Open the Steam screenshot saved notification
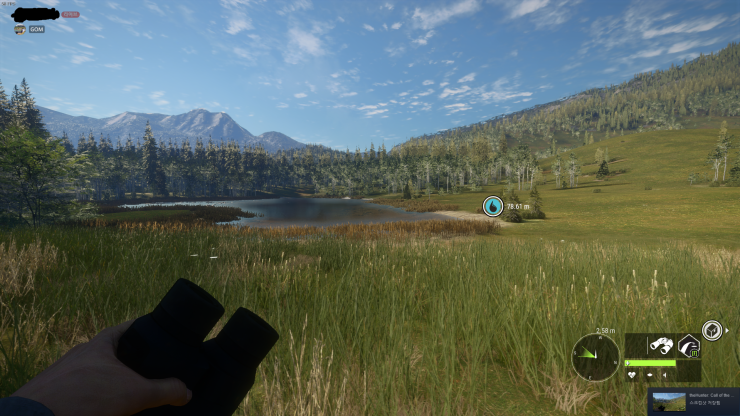 (x=693, y=401)
